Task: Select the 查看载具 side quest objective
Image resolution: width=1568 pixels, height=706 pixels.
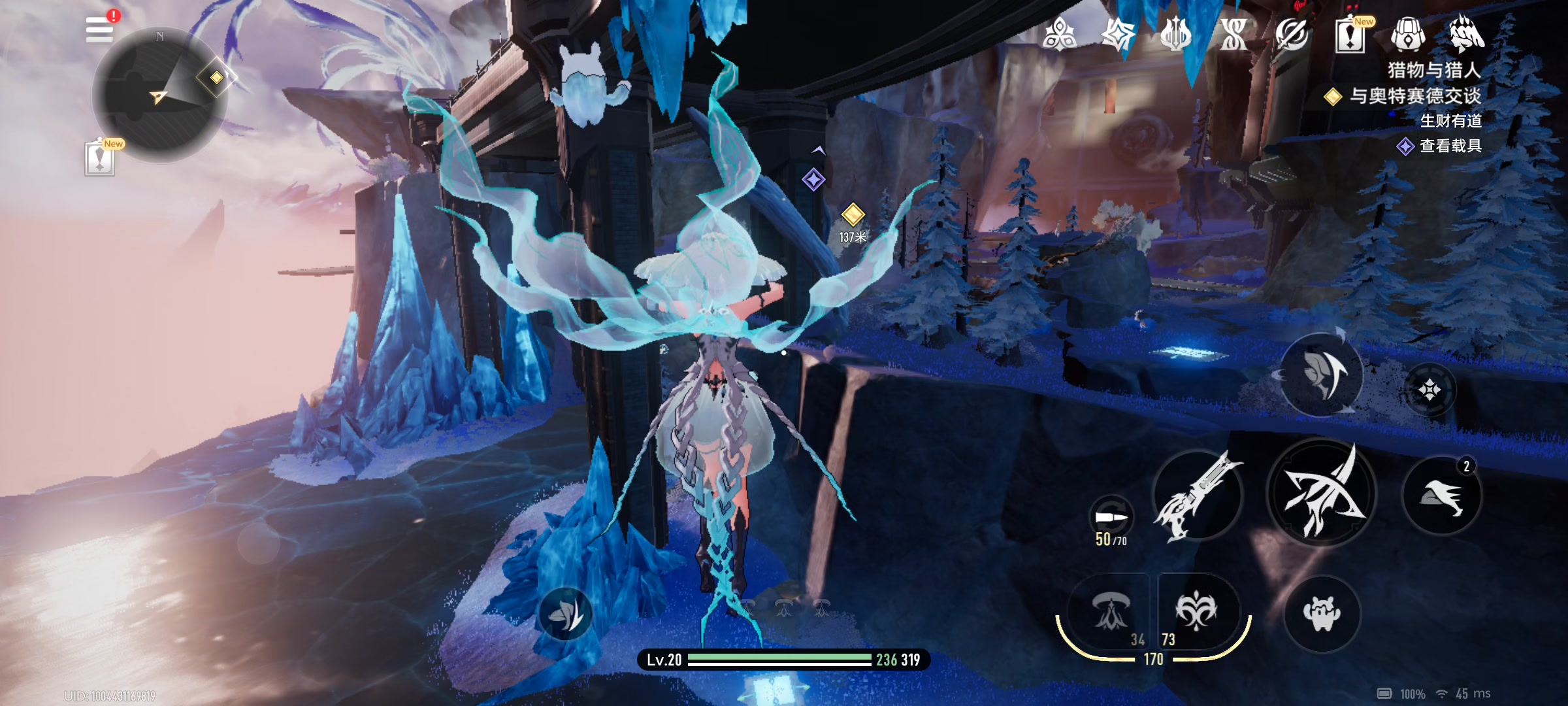Action: pyautogui.click(x=1449, y=146)
